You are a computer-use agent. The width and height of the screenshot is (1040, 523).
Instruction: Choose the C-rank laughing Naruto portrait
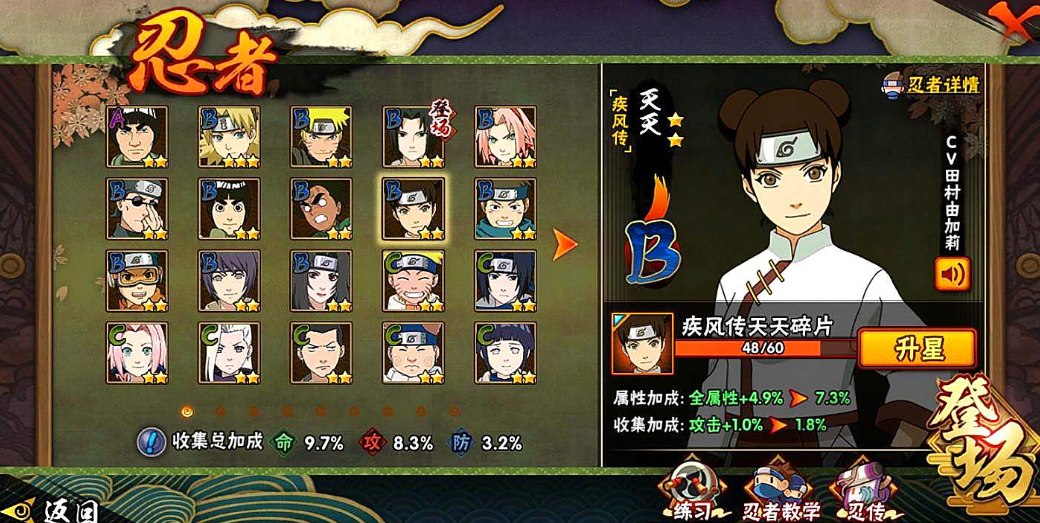click(x=413, y=280)
